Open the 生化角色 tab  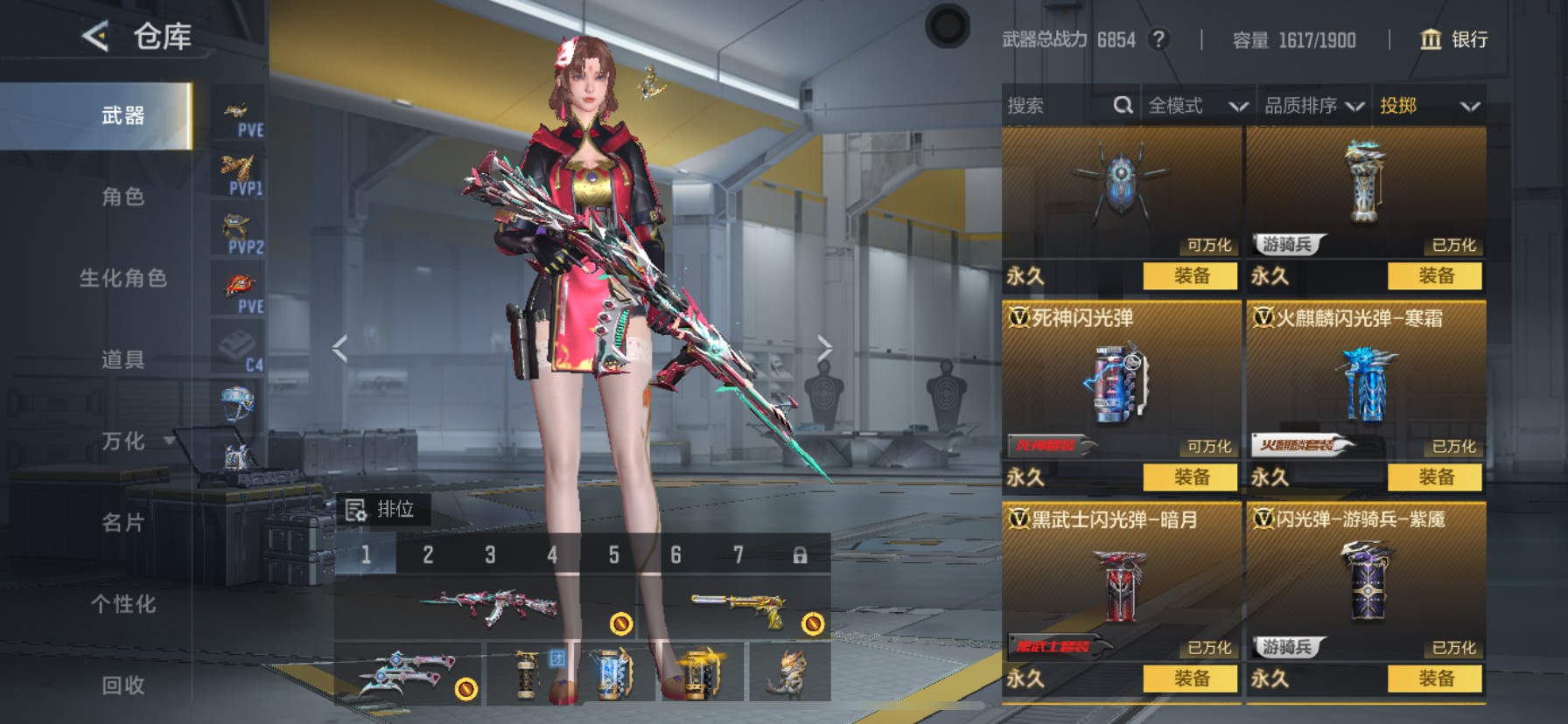click(x=122, y=278)
